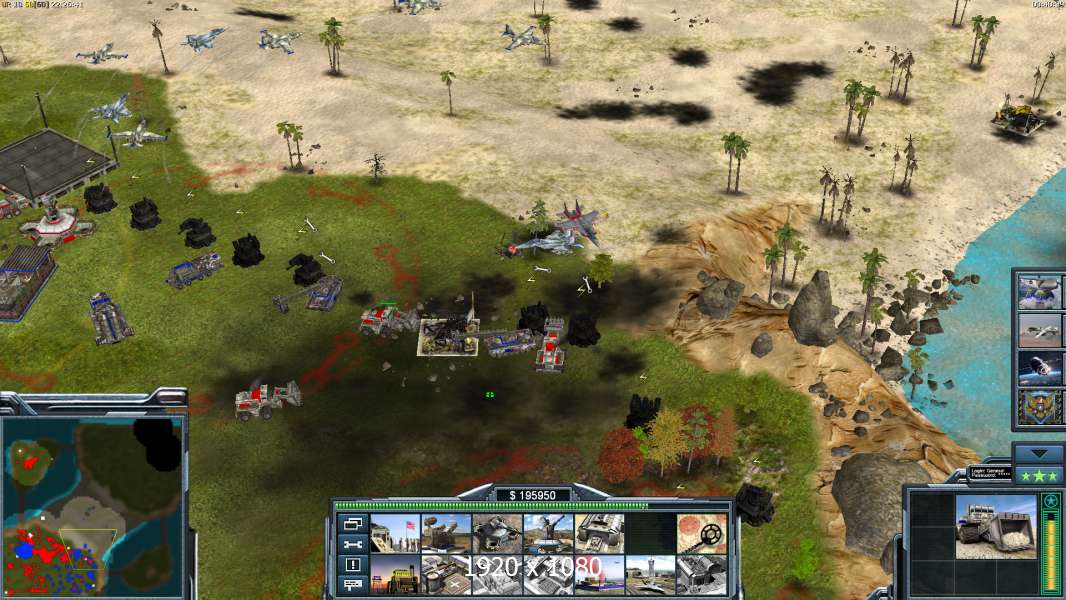Build the grey hangar factory structure
The width and height of the screenshot is (1066, 600).
pos(599,534)
